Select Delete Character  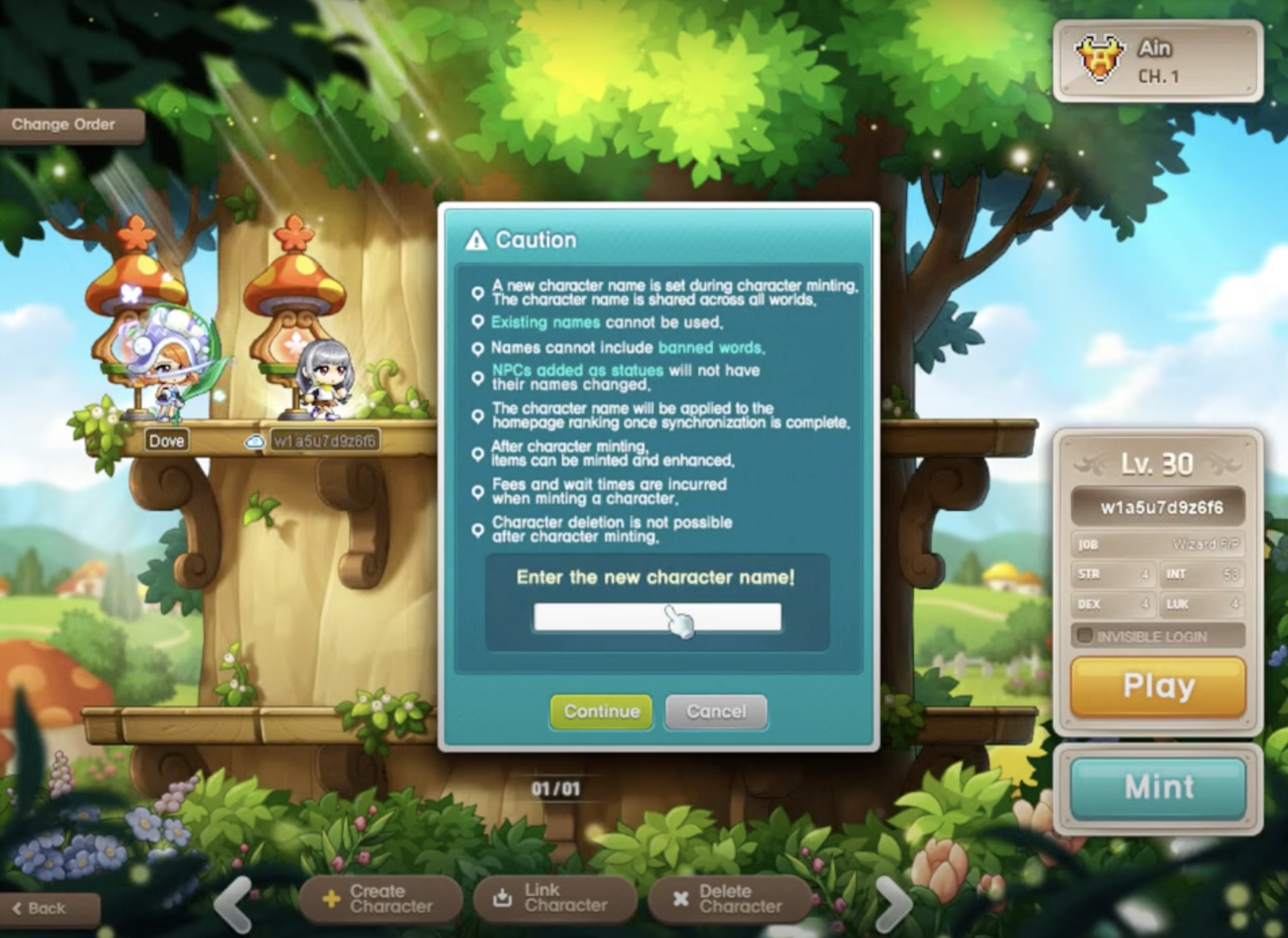[x=729, y=899]
